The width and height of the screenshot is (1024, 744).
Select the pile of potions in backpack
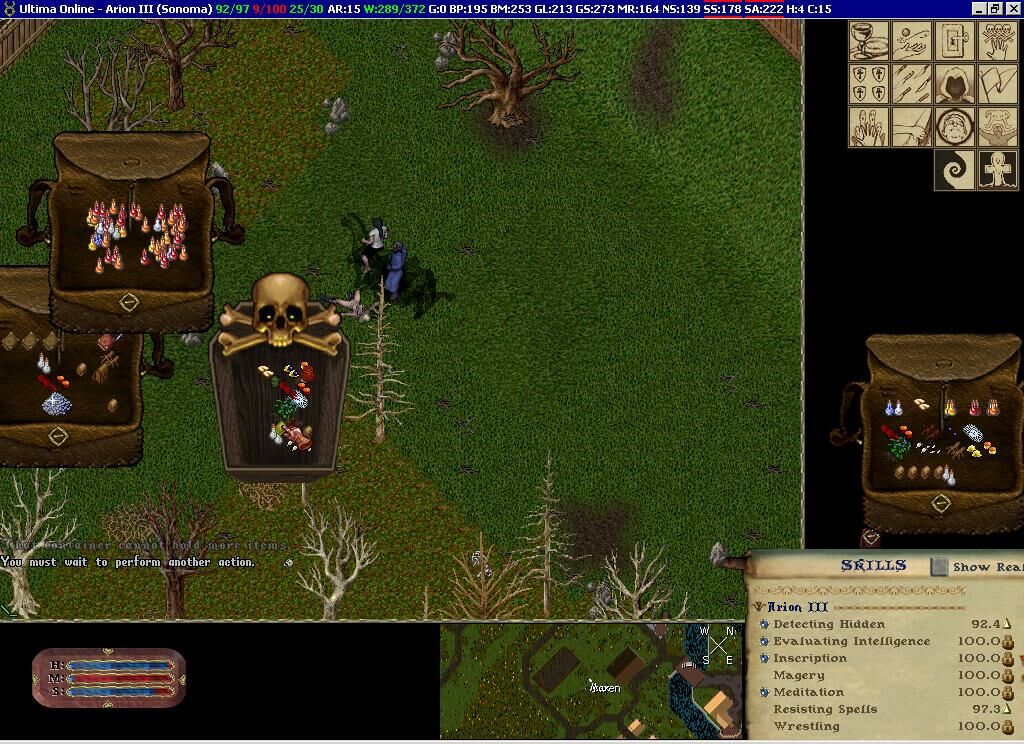tap(138, 236)
